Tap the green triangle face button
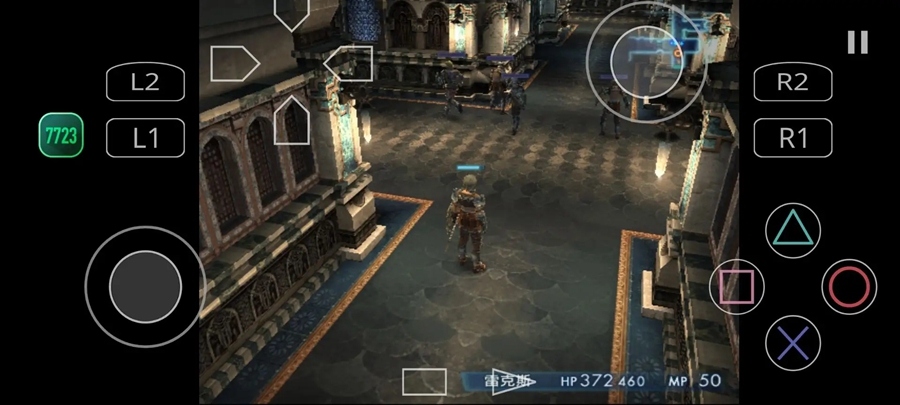The image size is (900, 405). 792,230
